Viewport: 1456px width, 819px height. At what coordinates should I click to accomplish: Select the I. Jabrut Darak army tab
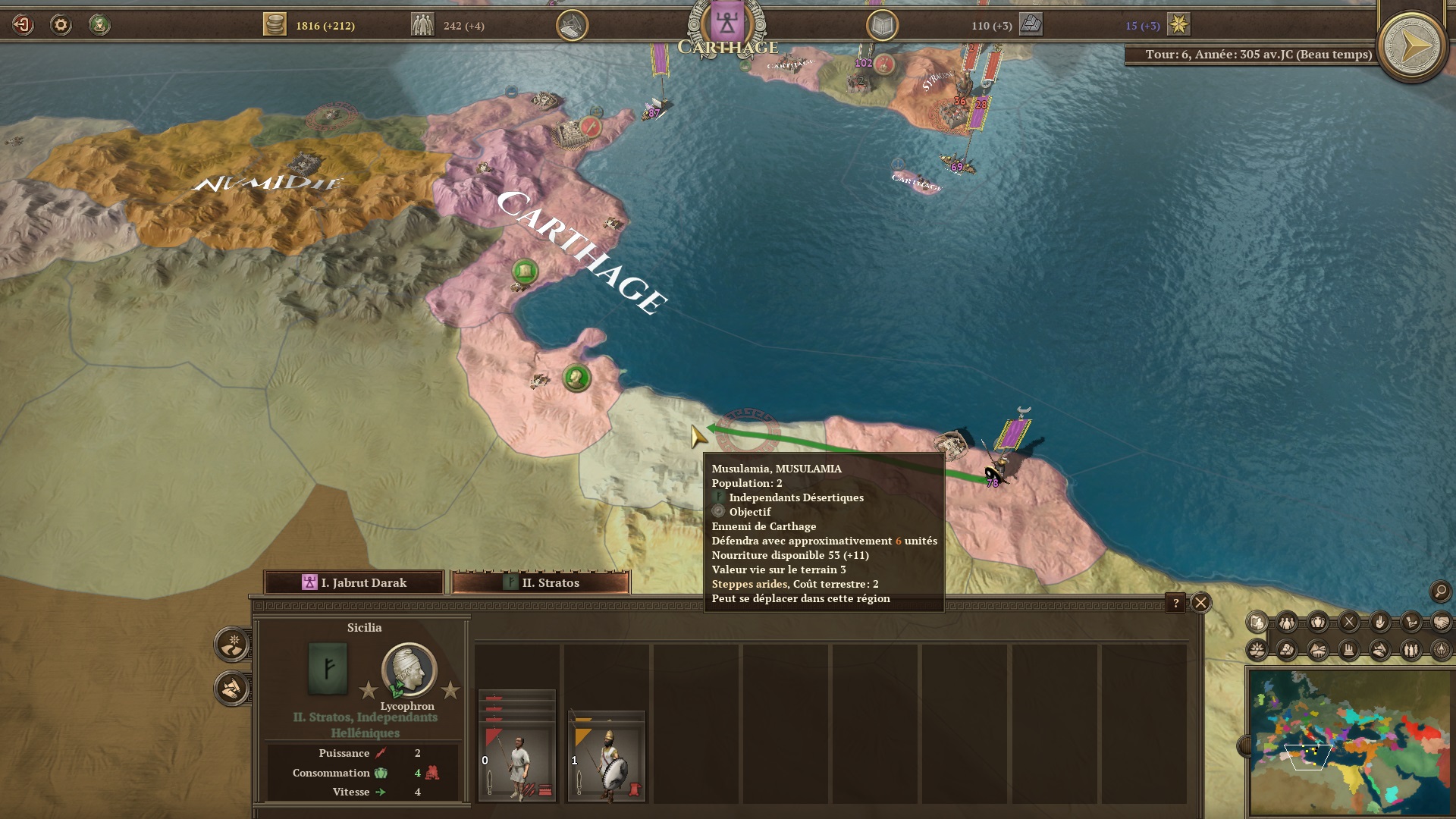(x=353, y=582)
